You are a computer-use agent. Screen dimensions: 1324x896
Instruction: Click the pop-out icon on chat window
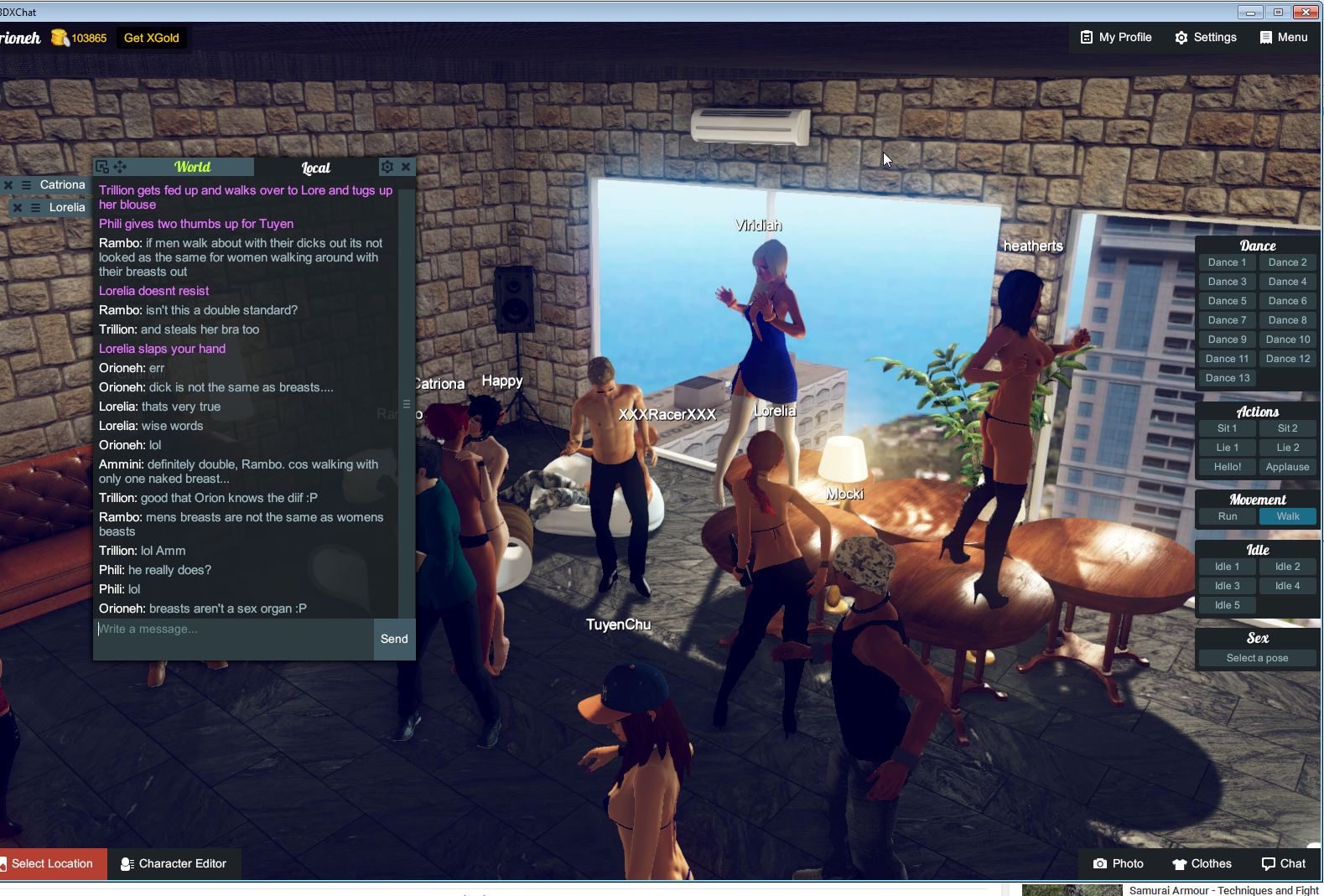tap(102, 166)
